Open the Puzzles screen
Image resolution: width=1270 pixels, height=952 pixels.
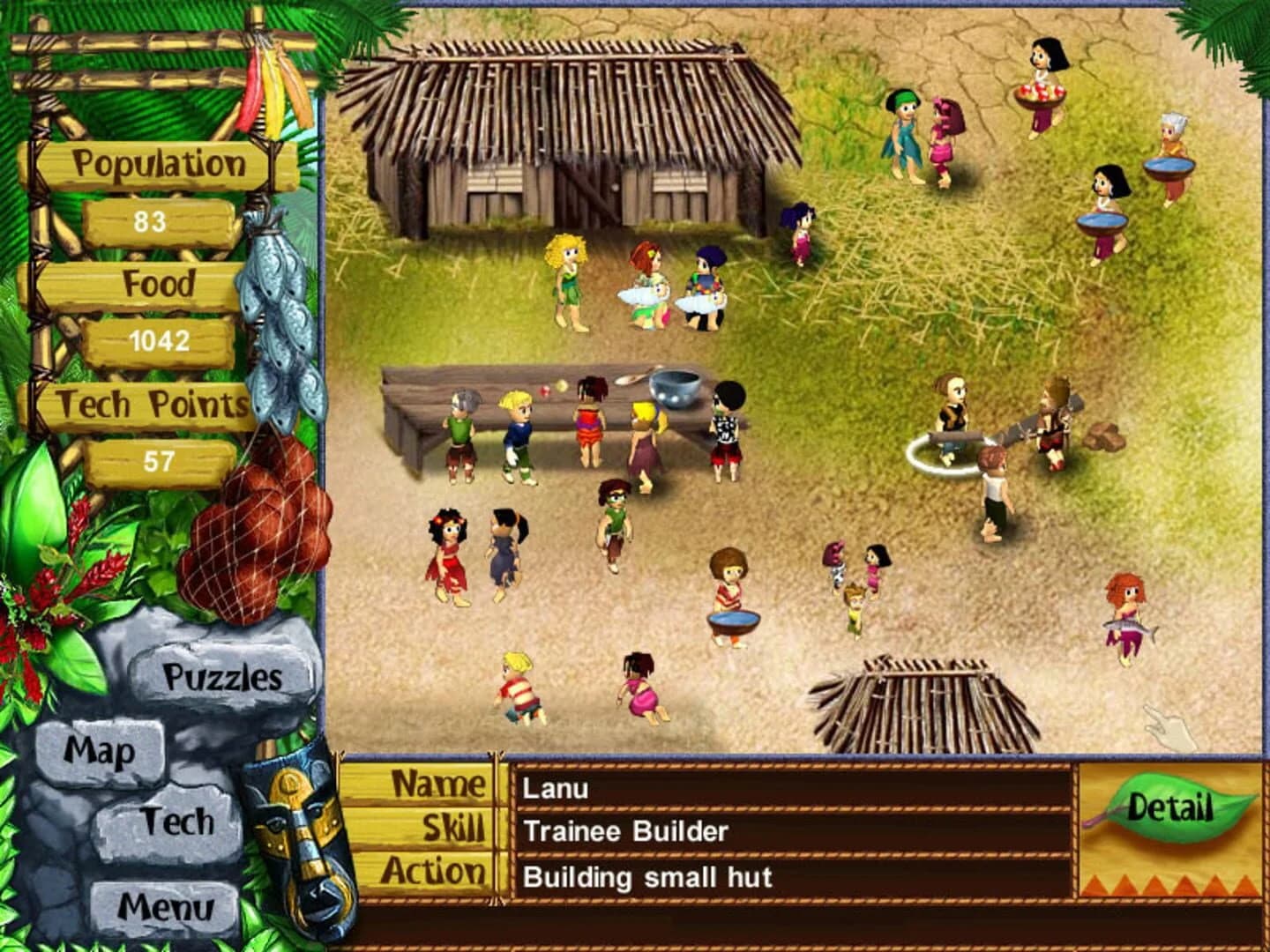click(x=220, y=677)
